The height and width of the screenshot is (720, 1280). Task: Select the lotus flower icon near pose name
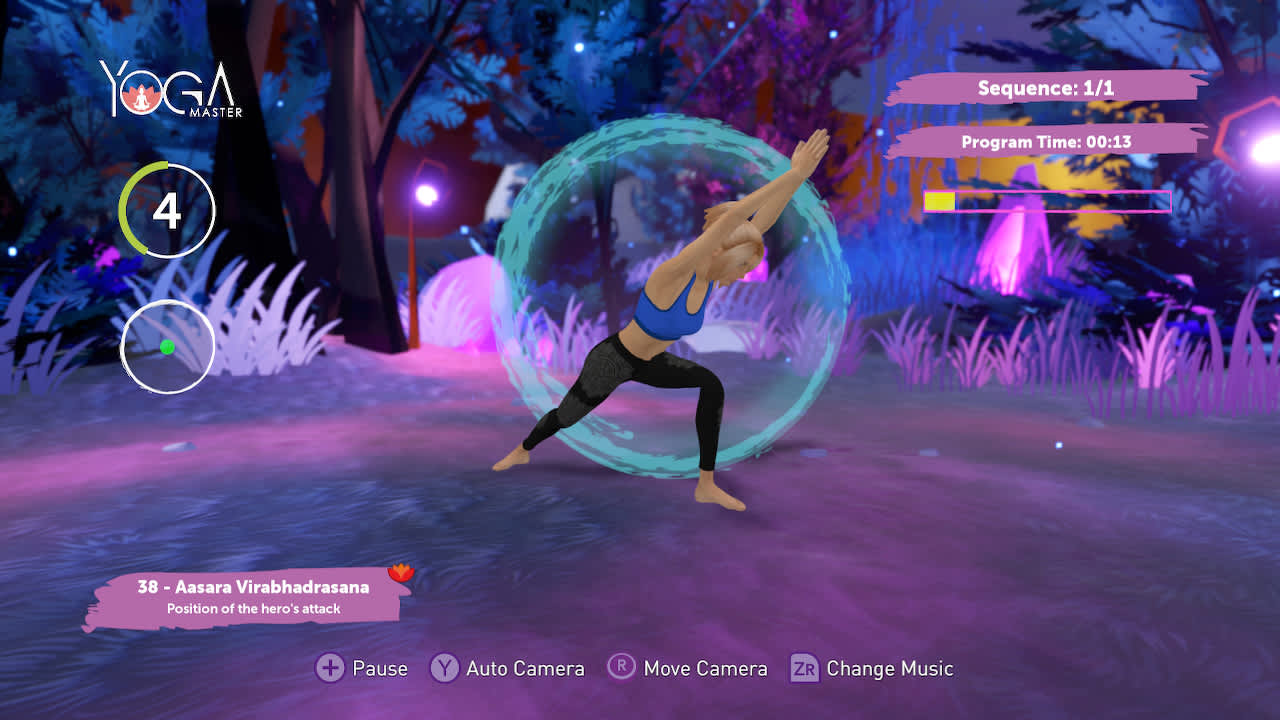[399, 573]
